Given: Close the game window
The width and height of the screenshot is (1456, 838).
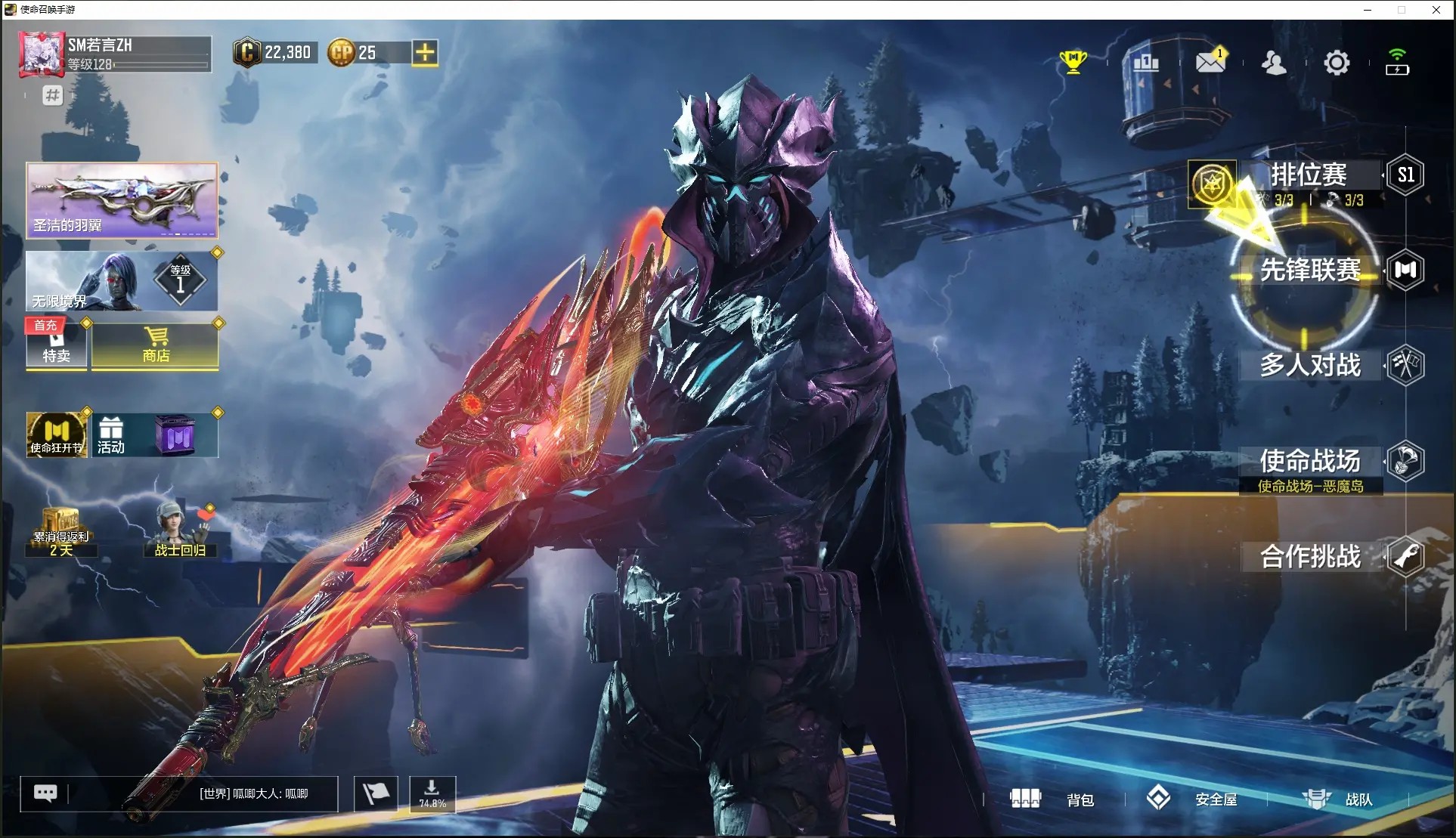Looking at the screenshot, I should point(1436,10).
